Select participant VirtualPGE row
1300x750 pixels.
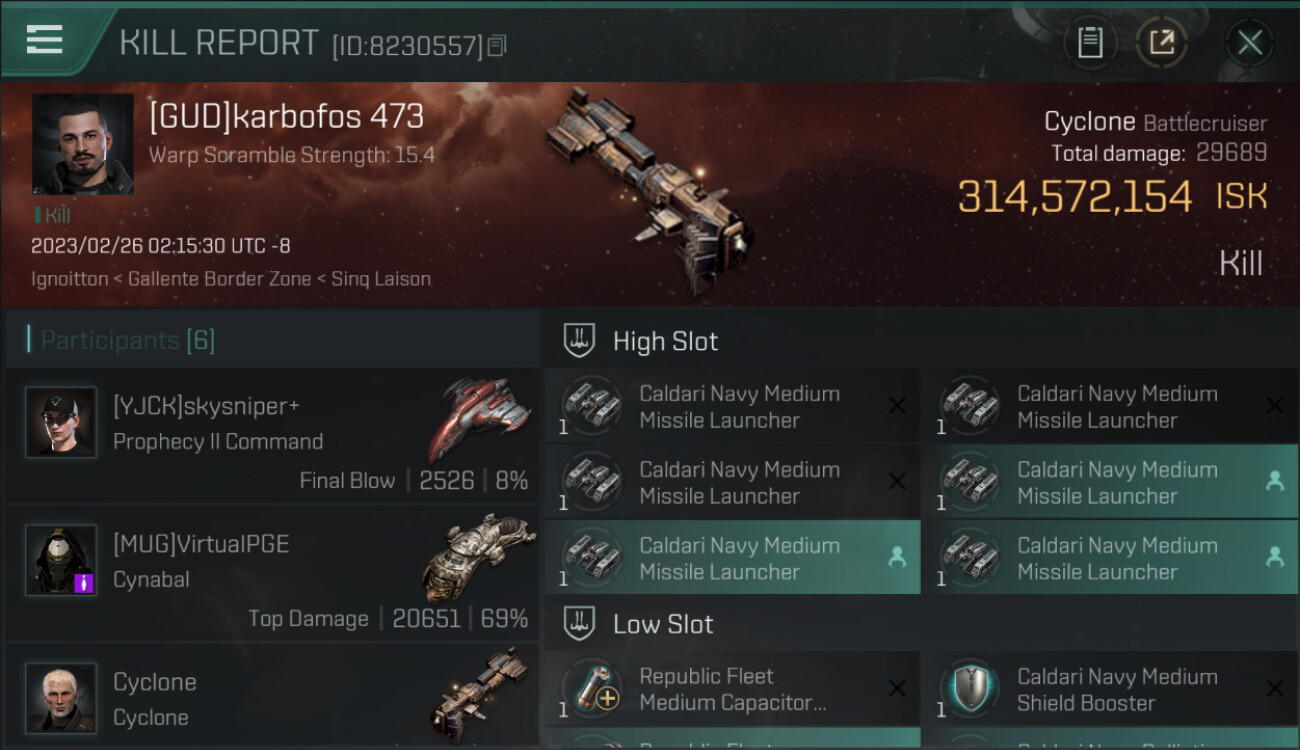[272, 576]
